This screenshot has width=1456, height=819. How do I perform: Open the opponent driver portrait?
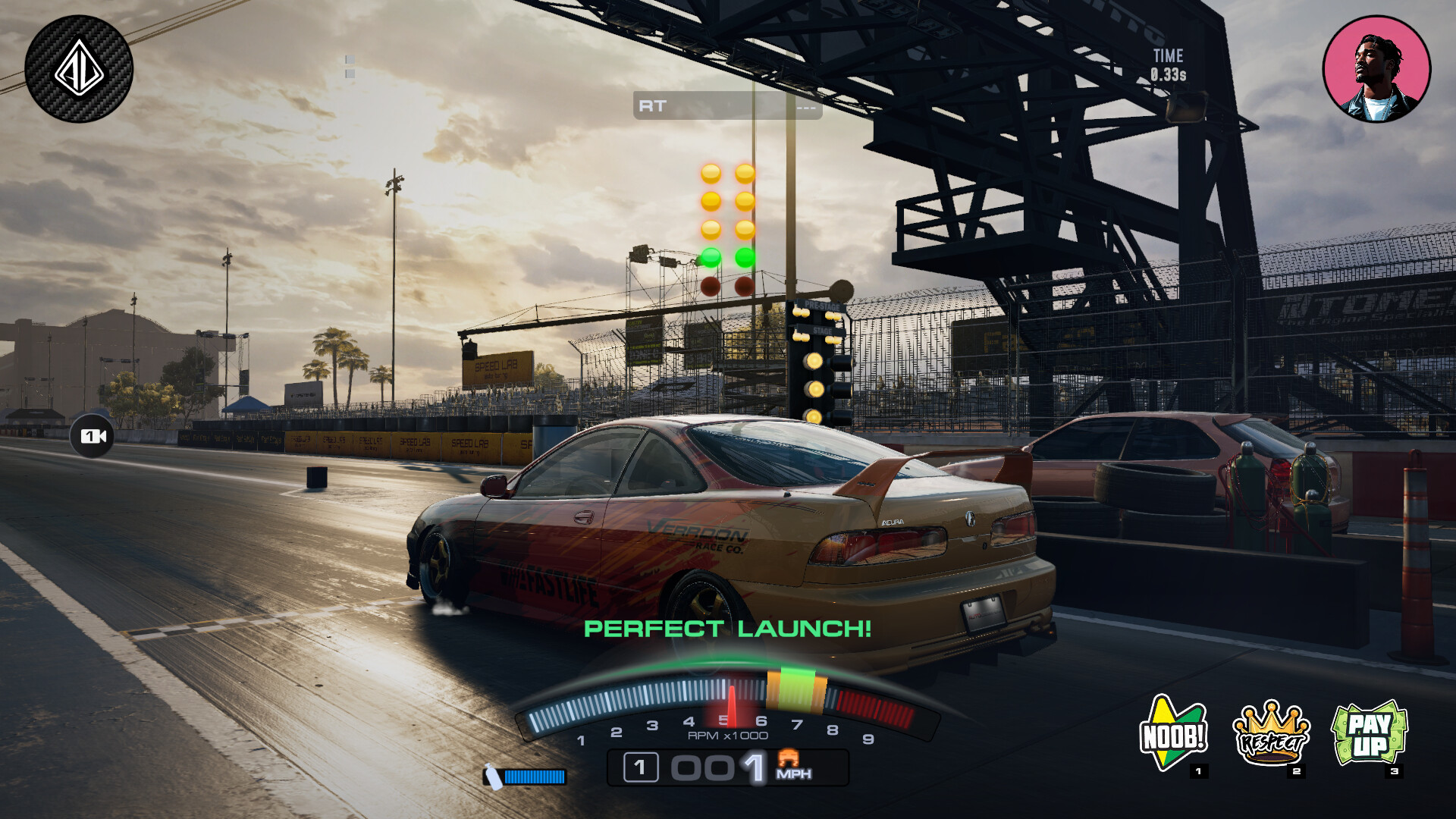(1376, 69)
